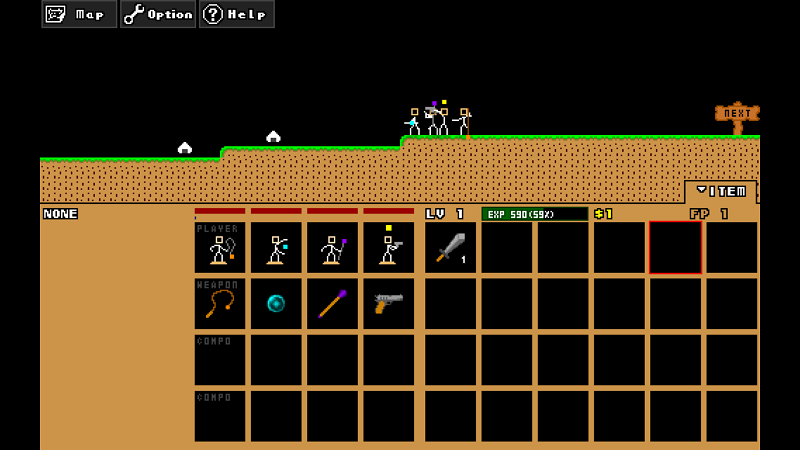Viewport: 800px width, 450px height.
Task: Pick the orange whip weapon slot
Action: coord(220,304)
